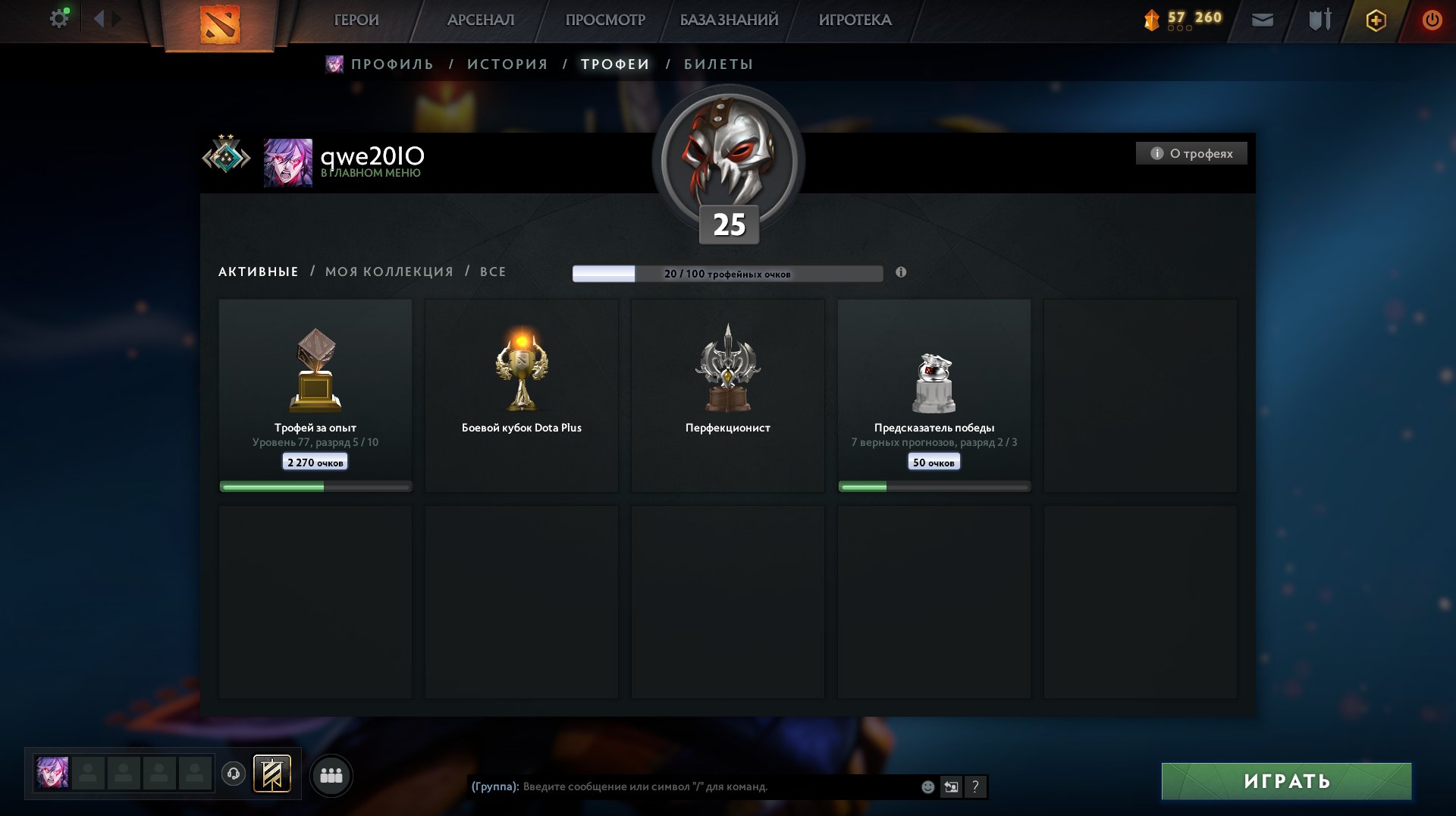Expand the ВСЕ trophies list
The height and width of the screenshot is (816, 1456).
pyautogui.click(x=494, y=271)
